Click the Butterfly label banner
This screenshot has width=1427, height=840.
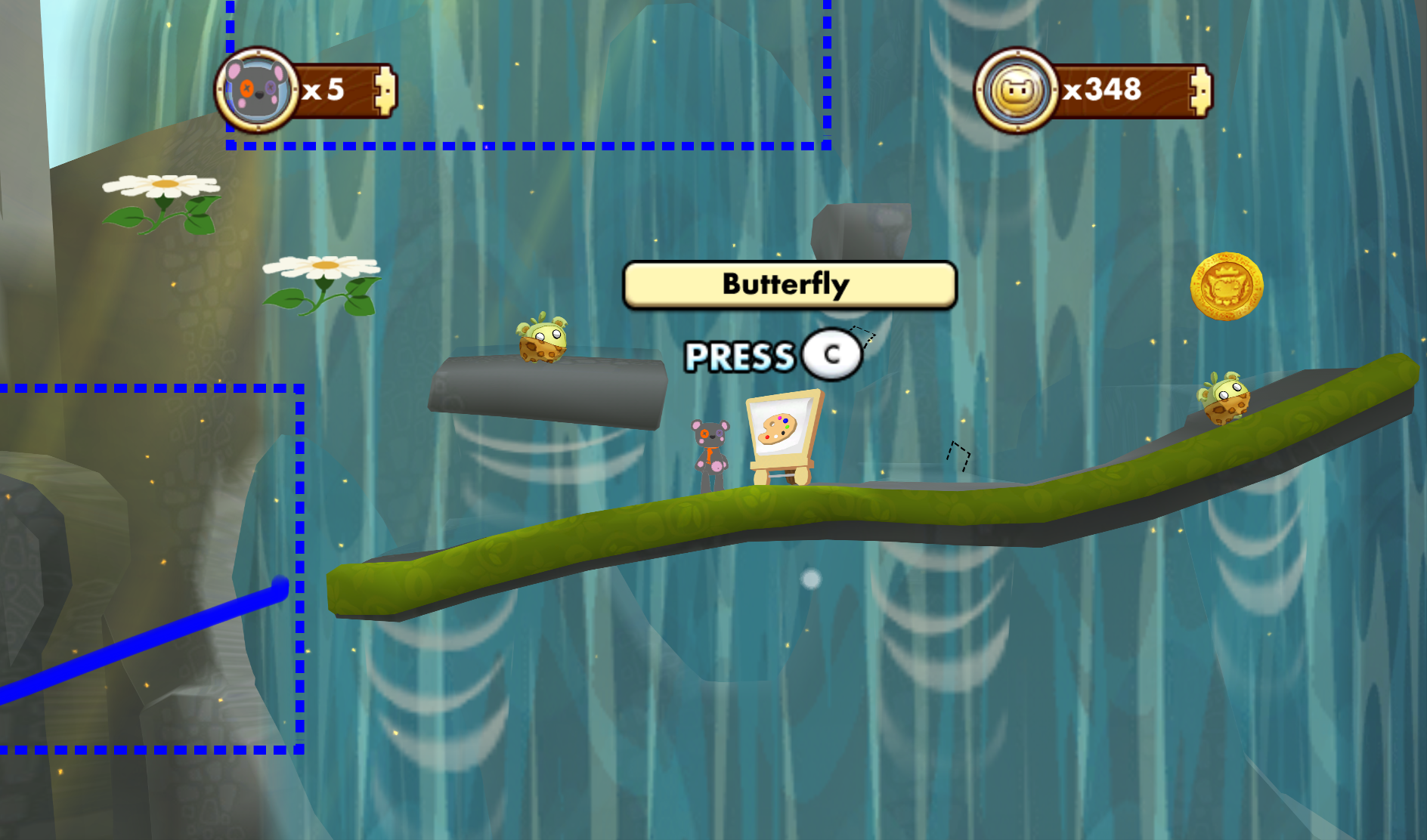(x=789, y=285)
